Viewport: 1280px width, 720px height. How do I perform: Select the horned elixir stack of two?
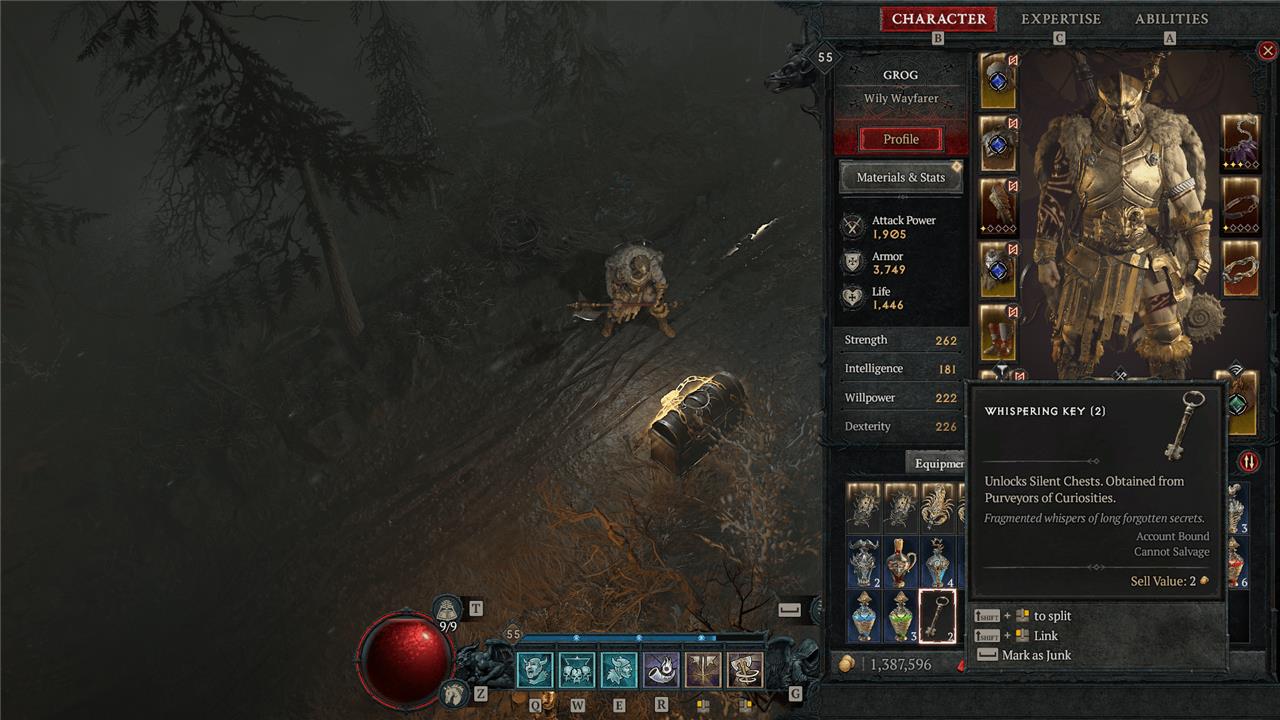coord(863,562)
